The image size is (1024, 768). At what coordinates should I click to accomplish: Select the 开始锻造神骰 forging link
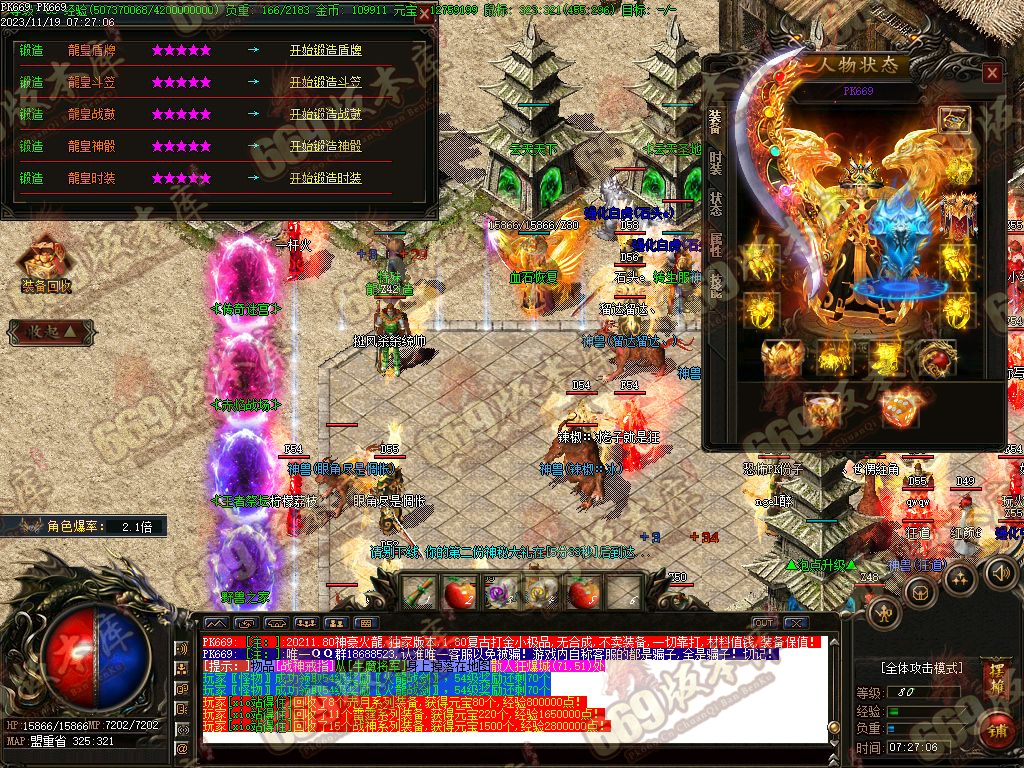(x=326, y=146)
